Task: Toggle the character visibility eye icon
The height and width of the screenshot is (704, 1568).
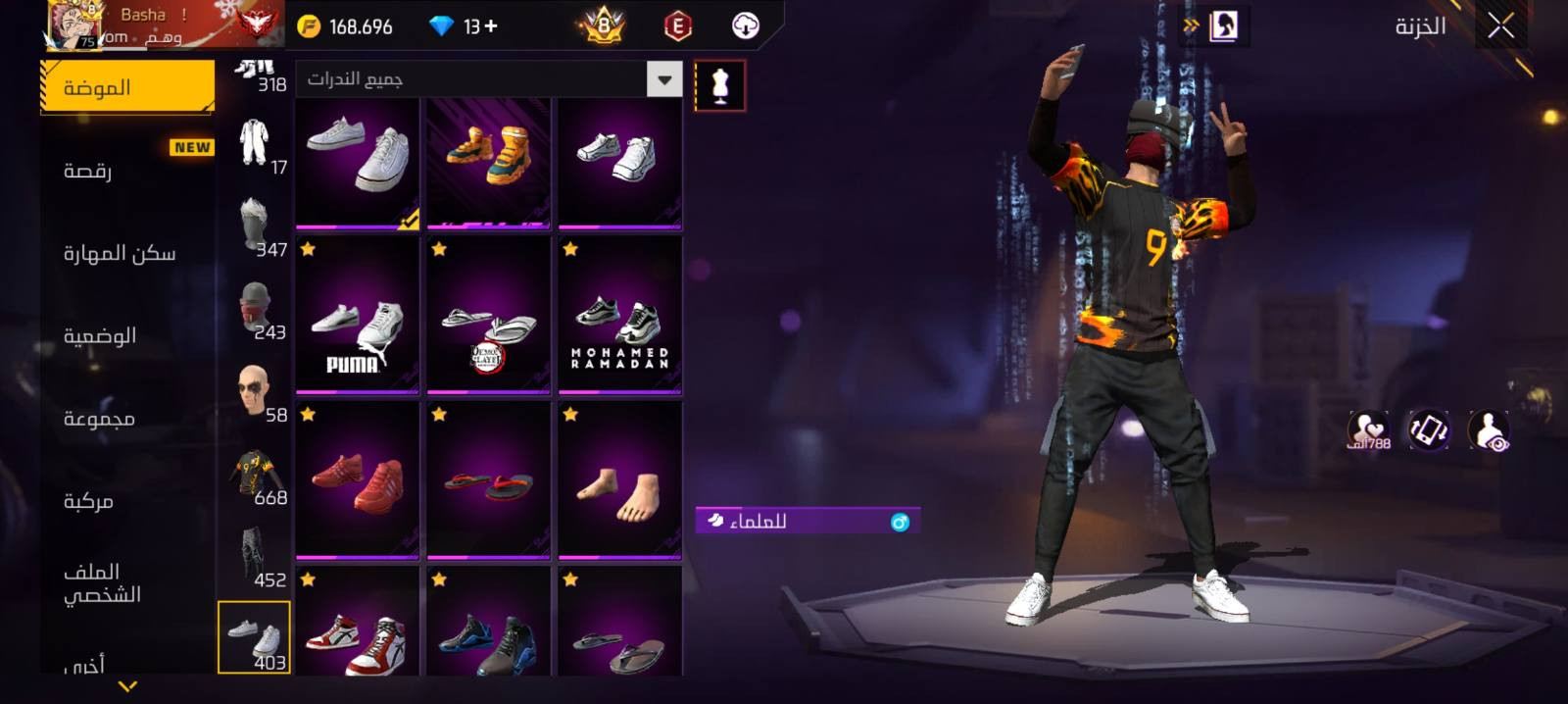Action: pyautogui.click(x=1489, y=430)
